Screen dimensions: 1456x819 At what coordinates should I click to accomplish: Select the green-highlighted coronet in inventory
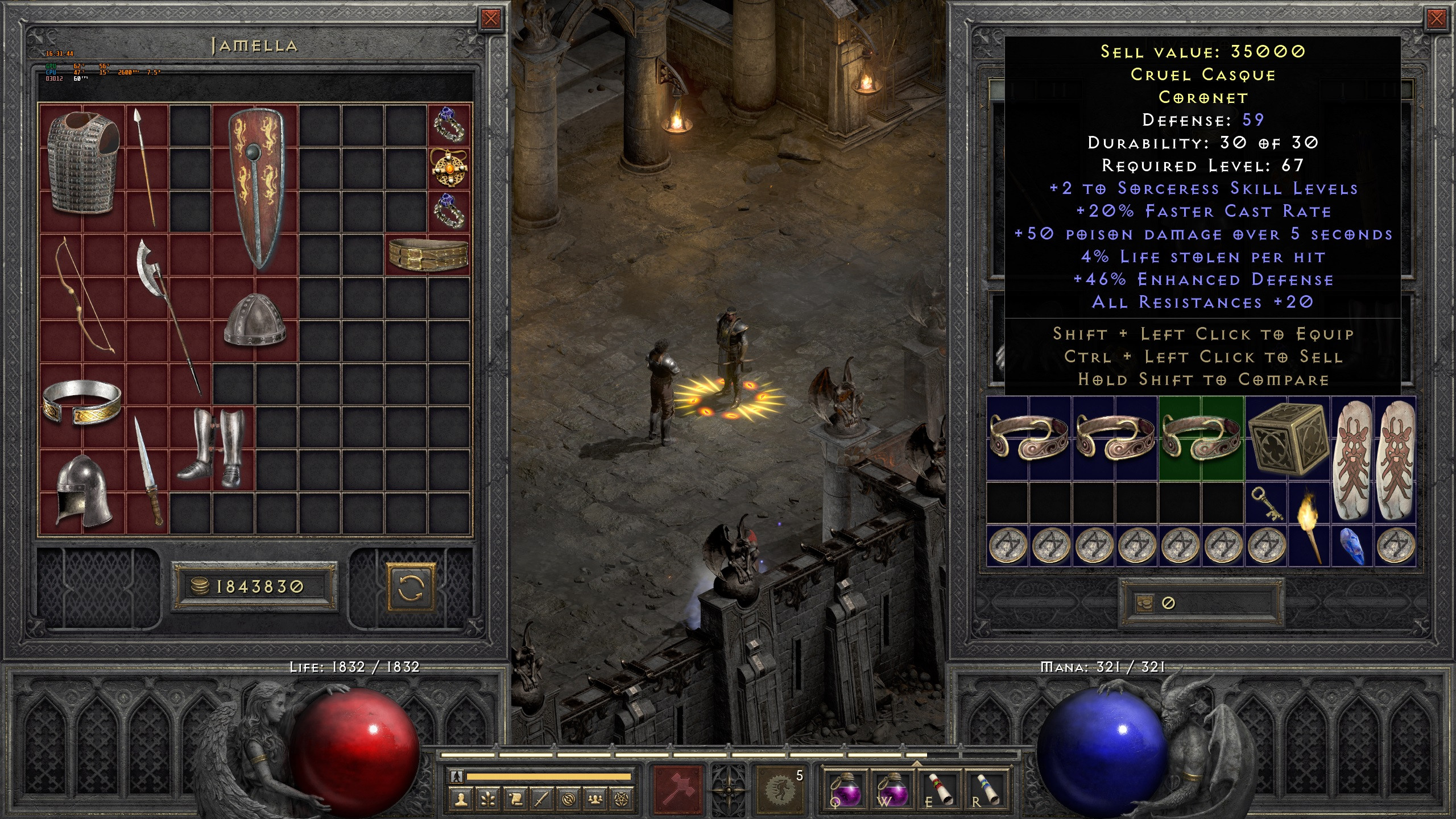click(x=1201, y=439)
